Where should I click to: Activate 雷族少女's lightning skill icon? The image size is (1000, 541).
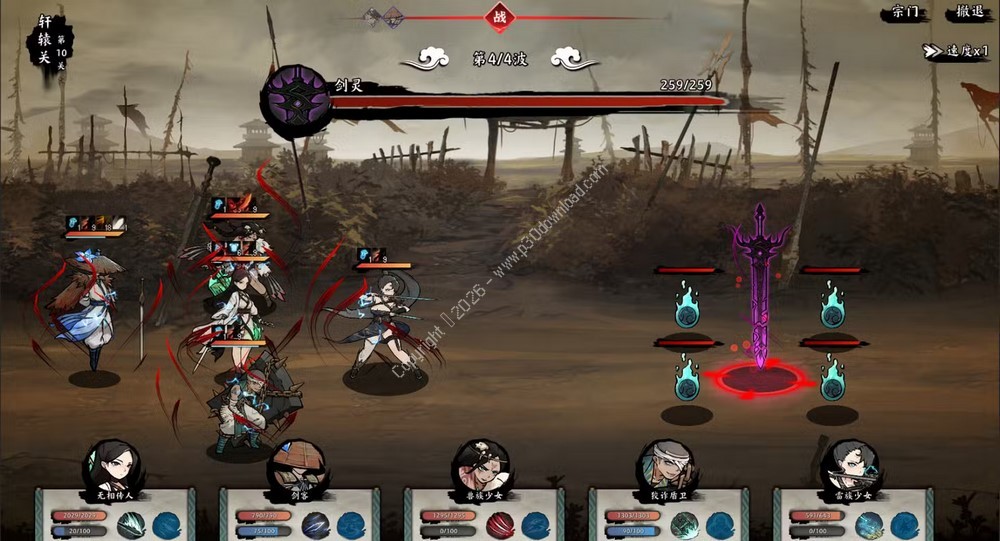(869, 525)
